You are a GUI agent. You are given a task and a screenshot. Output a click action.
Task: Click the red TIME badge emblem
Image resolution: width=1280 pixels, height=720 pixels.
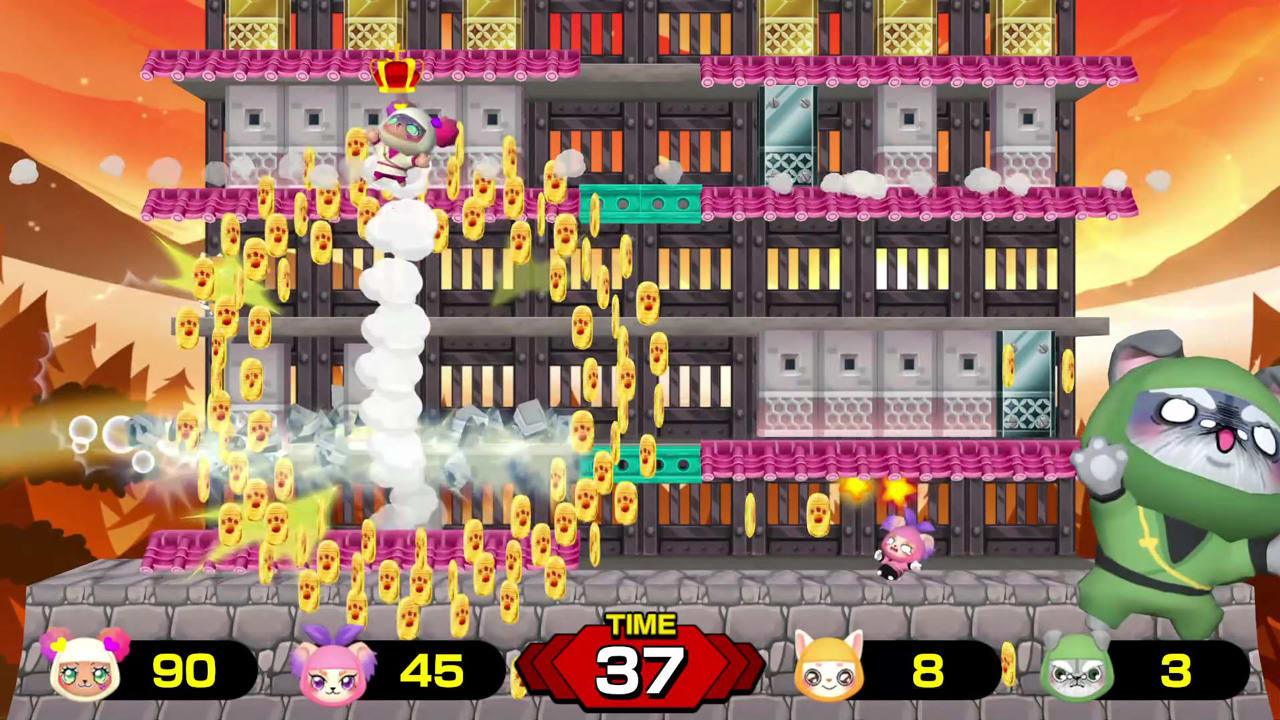point(640,665)
